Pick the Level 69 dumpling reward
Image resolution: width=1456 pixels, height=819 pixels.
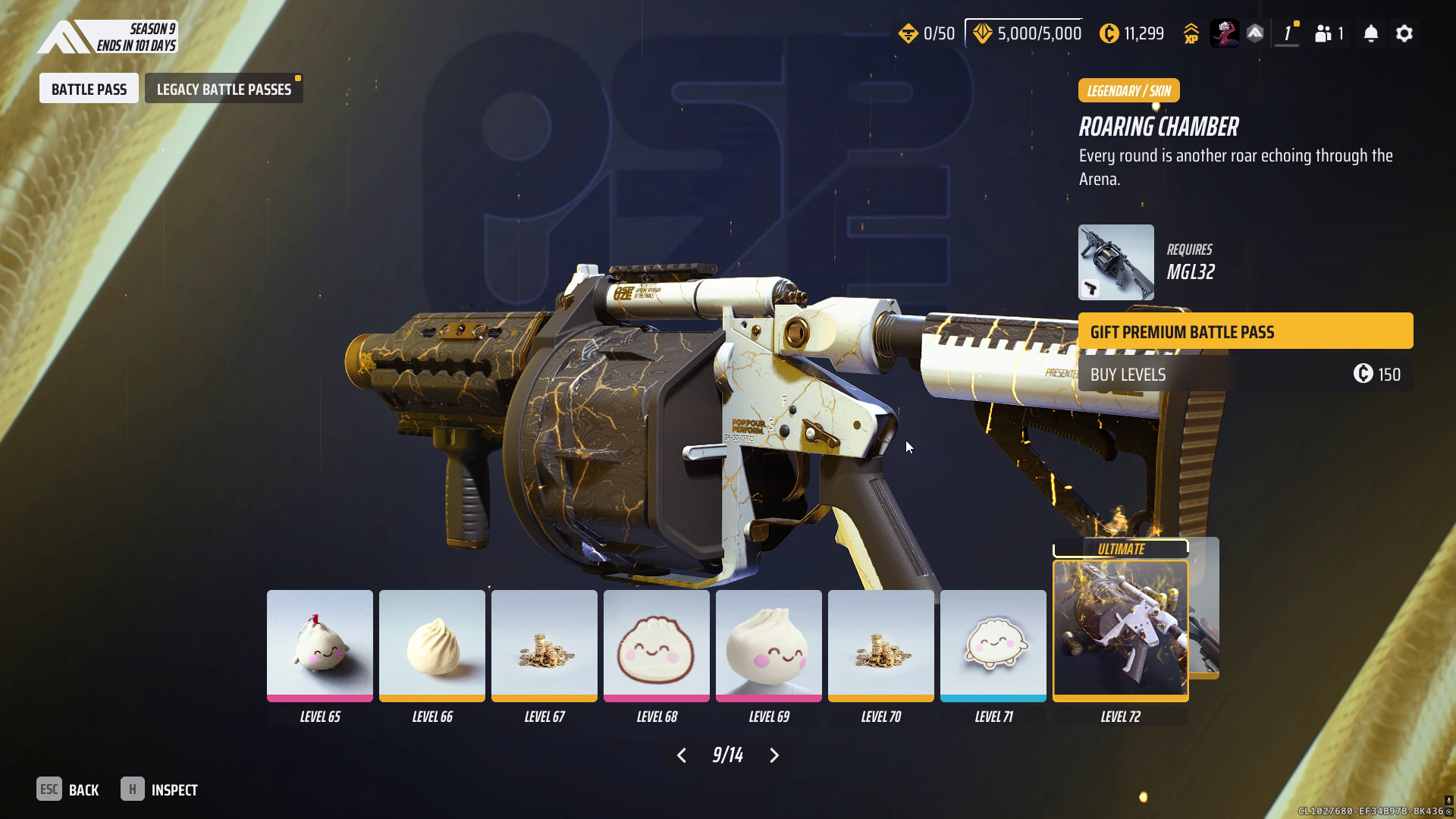[x=768, y=645]
